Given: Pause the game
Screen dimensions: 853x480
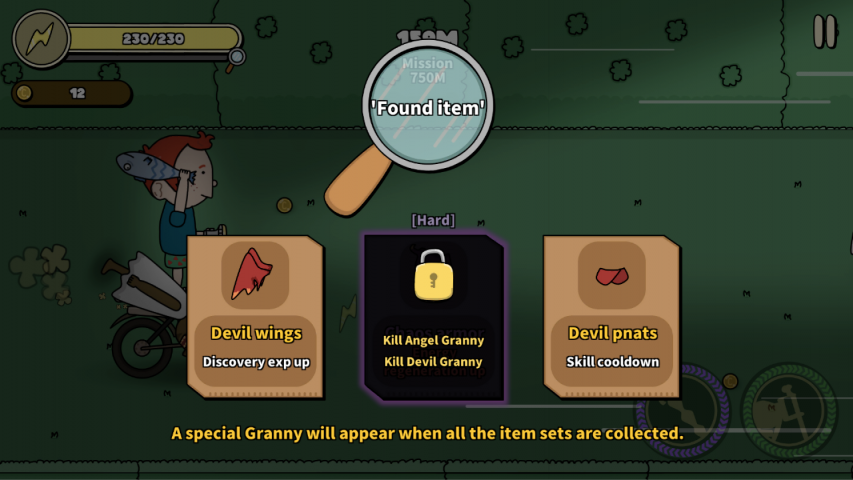Looking at the screenshot, I should [824, 32].
